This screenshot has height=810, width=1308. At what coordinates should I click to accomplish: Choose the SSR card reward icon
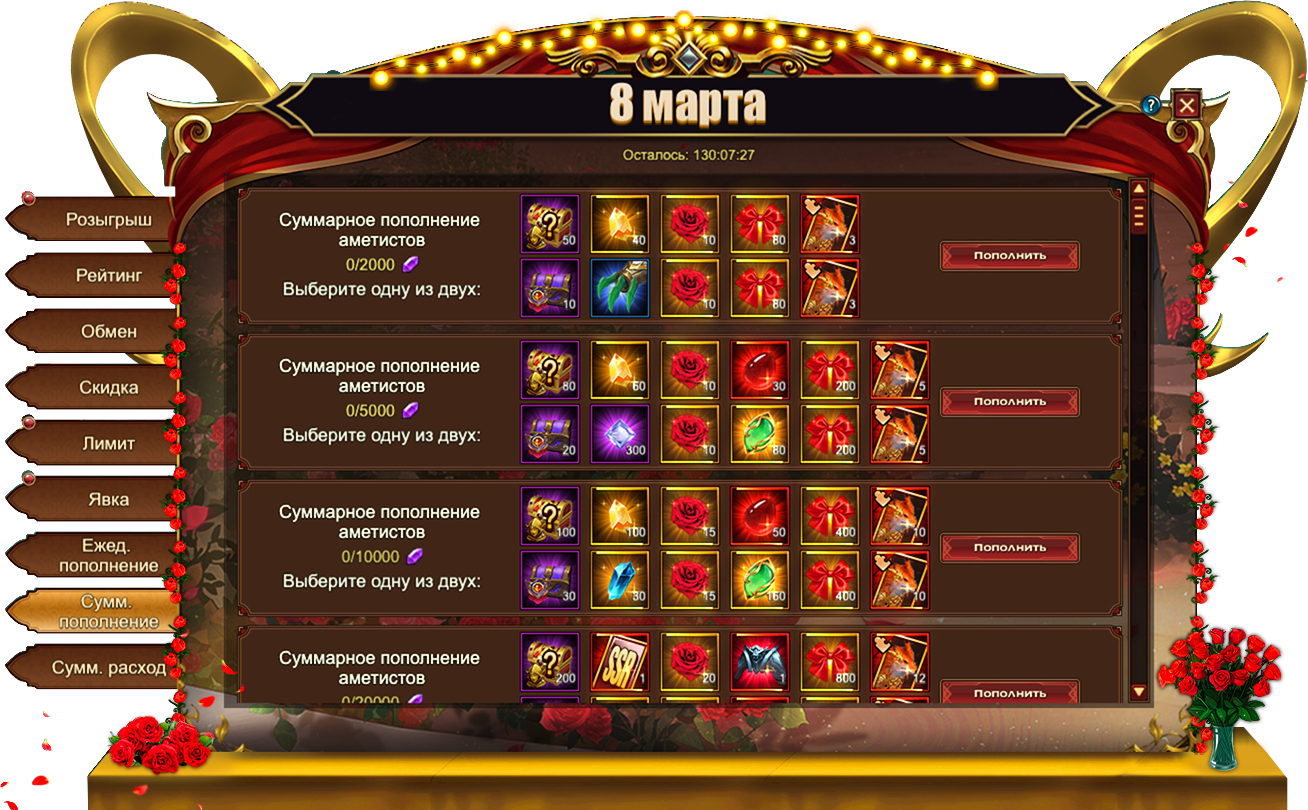pyautogui.click(x=620, y=661)
